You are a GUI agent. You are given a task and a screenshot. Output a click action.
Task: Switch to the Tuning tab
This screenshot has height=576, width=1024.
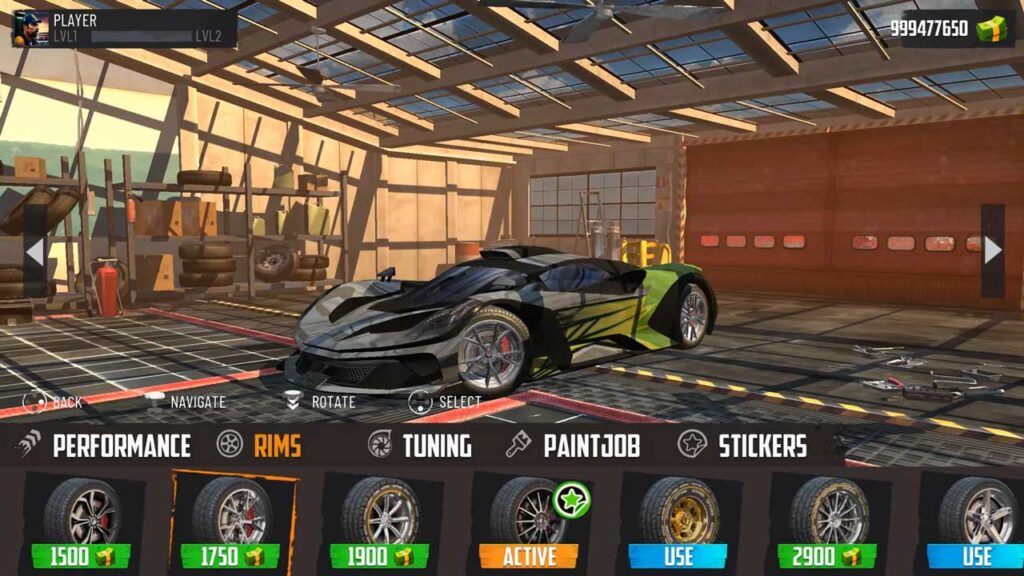420,446
